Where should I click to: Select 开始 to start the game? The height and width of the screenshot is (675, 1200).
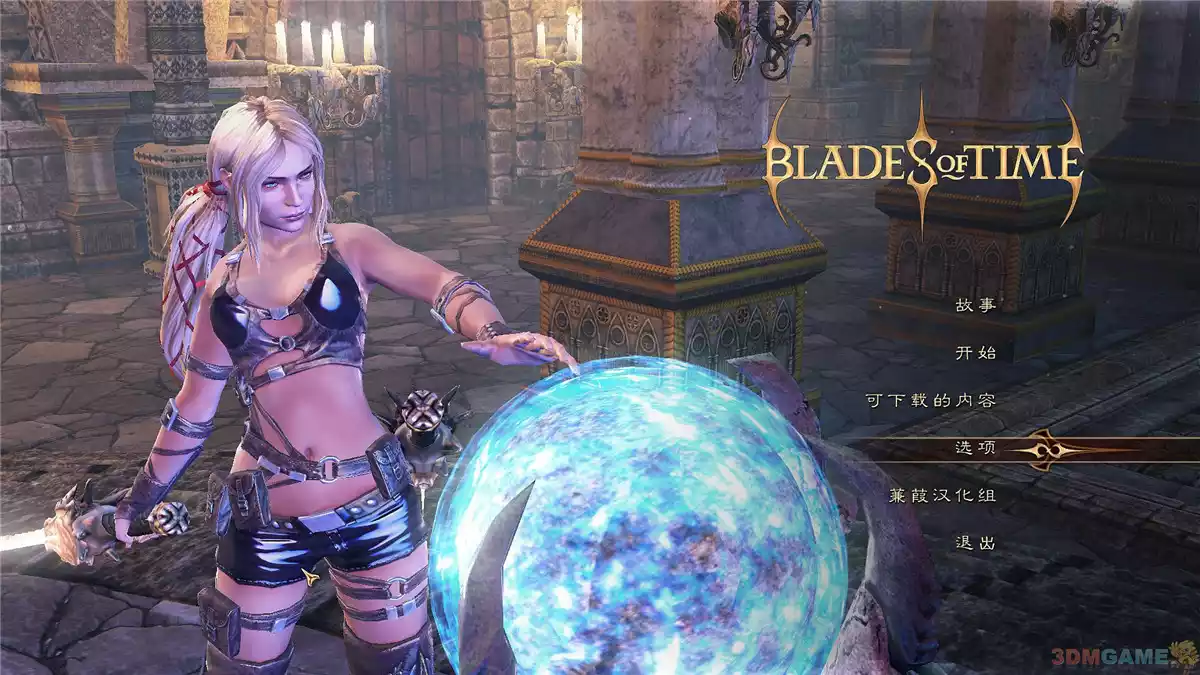974,352
